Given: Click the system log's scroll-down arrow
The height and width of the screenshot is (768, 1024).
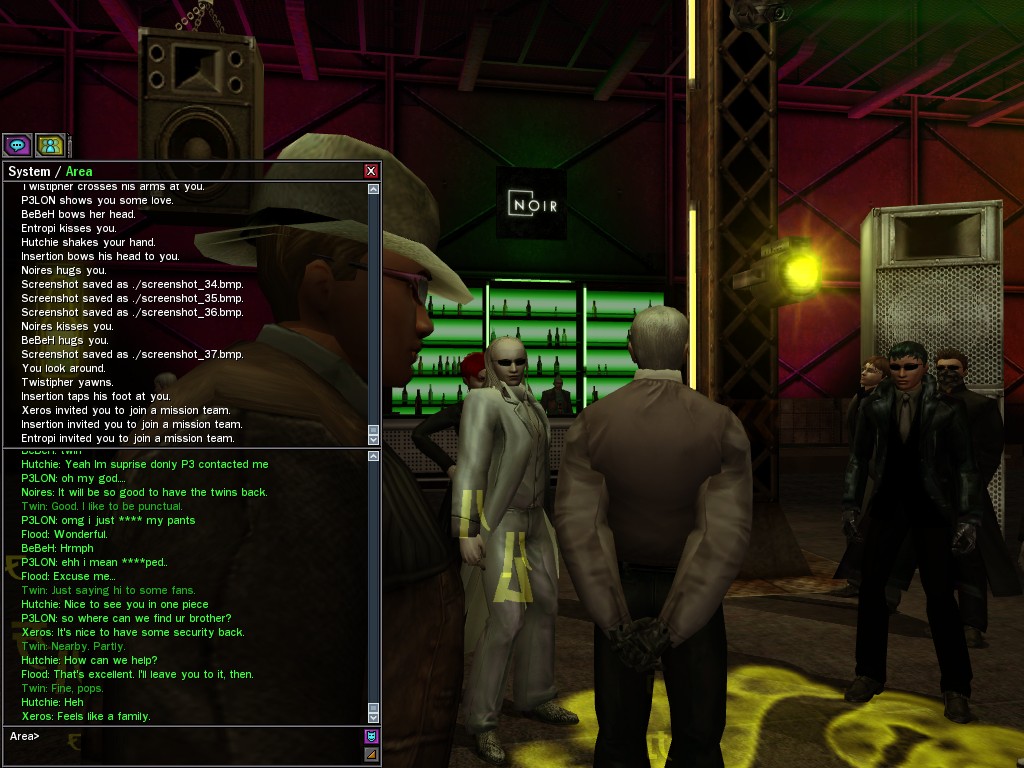Looking at the screenshot, I should (x=373, y=439).
